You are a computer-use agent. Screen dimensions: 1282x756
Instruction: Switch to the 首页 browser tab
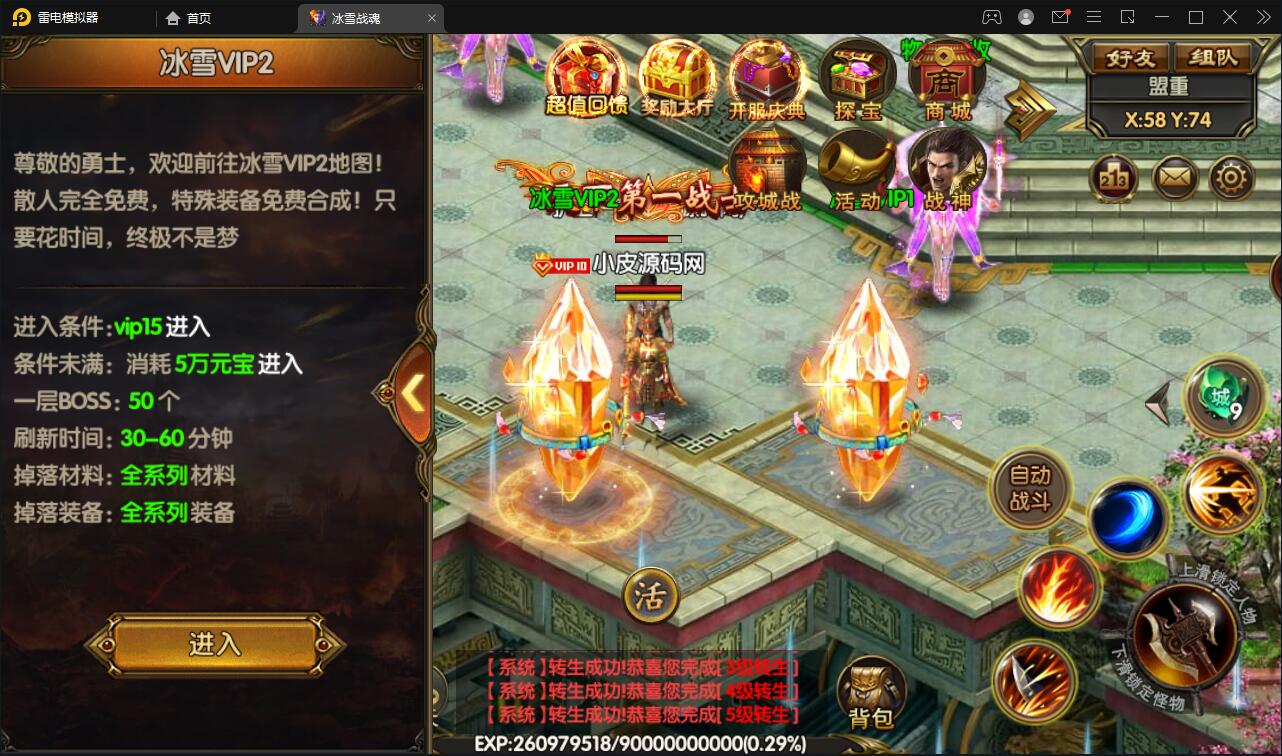coord(189,17)
